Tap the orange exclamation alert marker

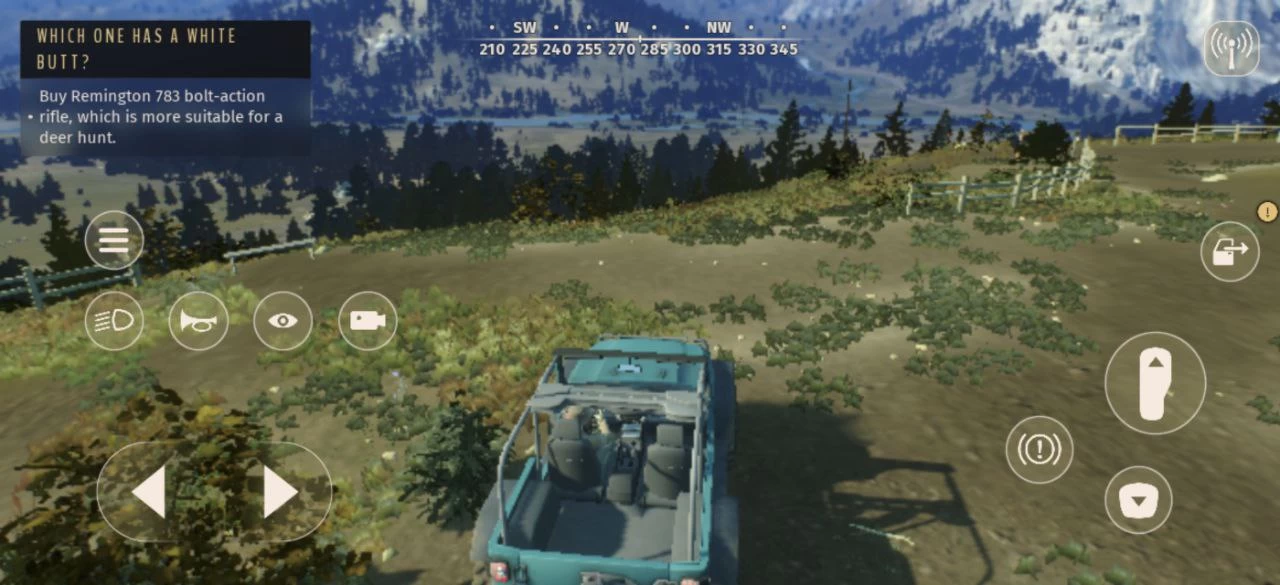point(1267,211)
